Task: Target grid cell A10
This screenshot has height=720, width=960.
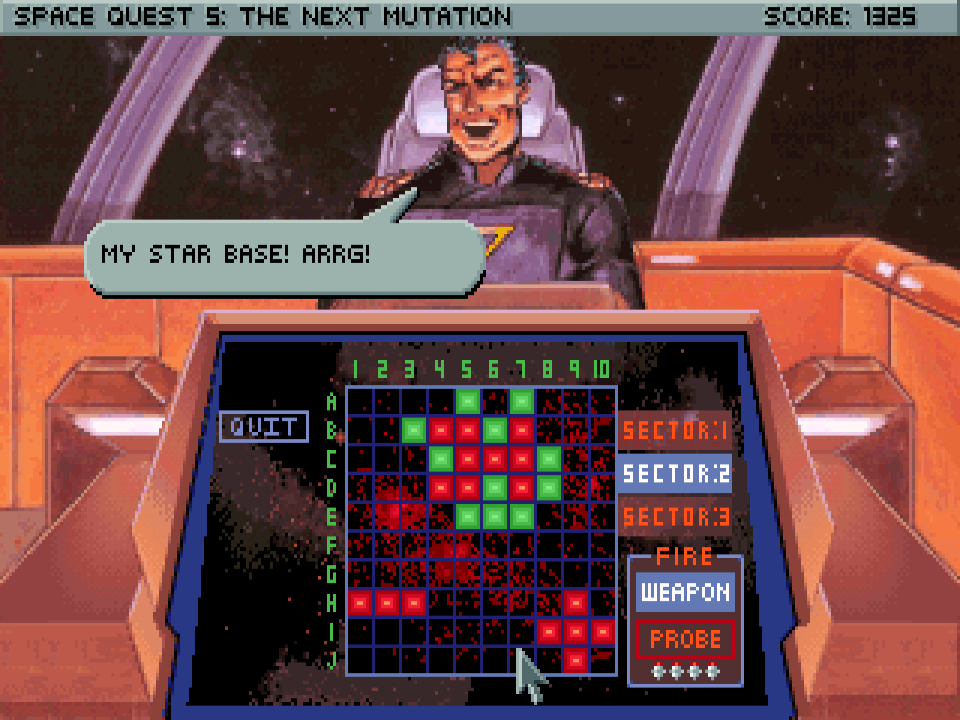Action: (603, 402)
